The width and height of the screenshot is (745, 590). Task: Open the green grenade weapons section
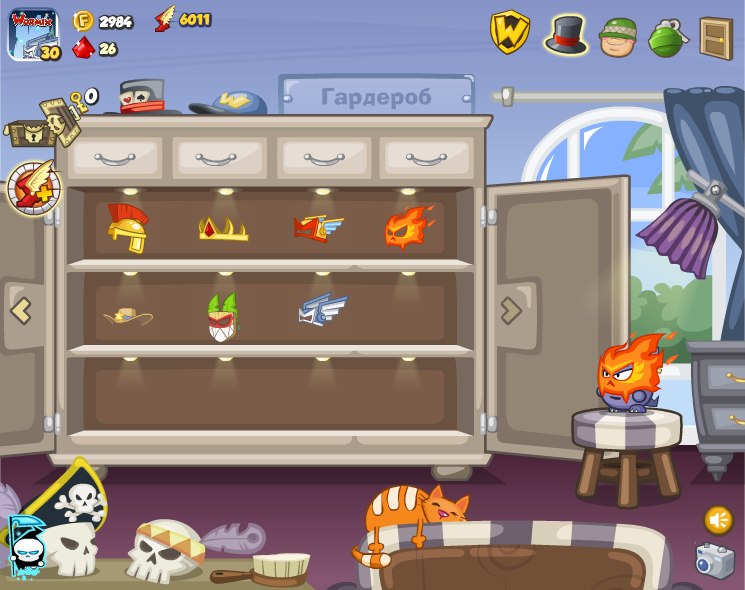point(665,36)
